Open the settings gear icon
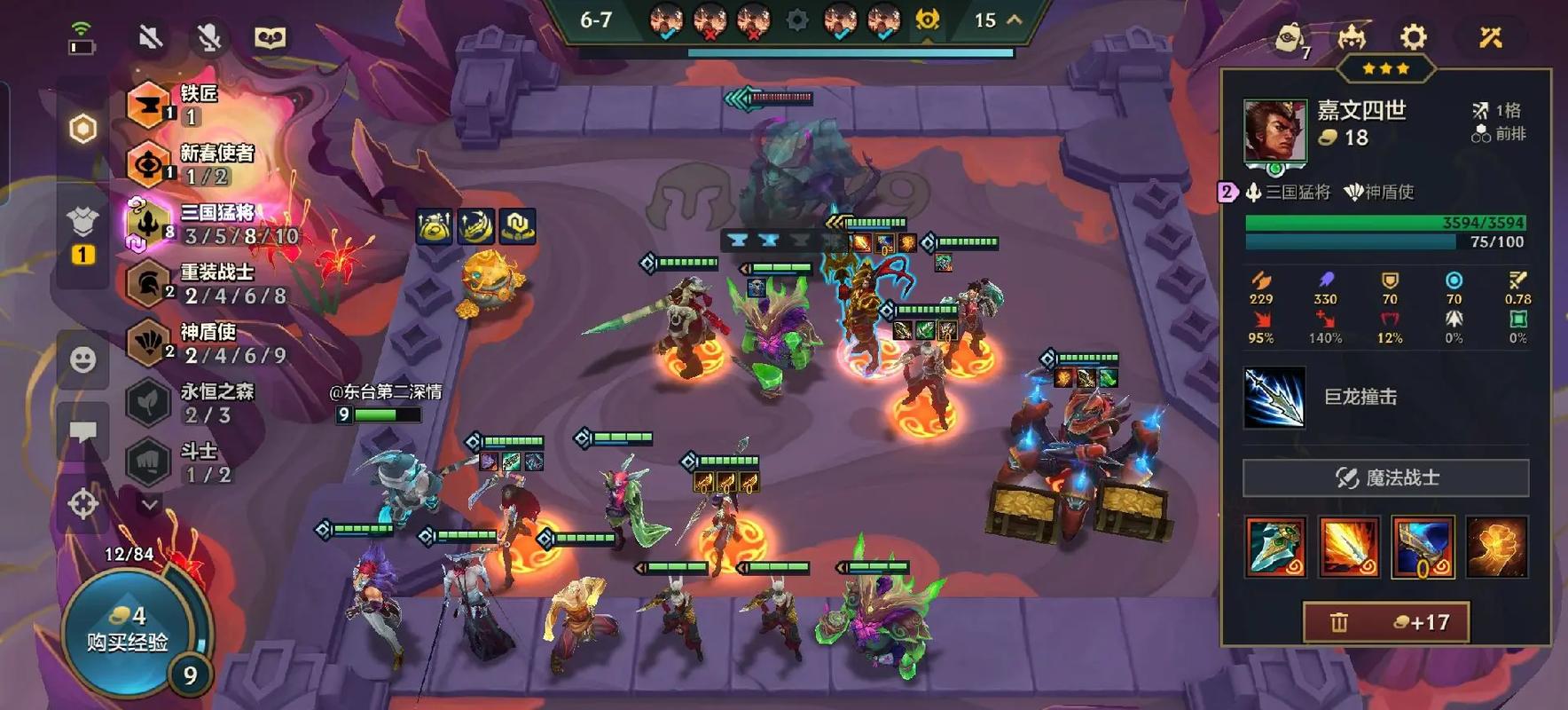The width and height of the screenshot is (1568, 710). click(1413, 37)
